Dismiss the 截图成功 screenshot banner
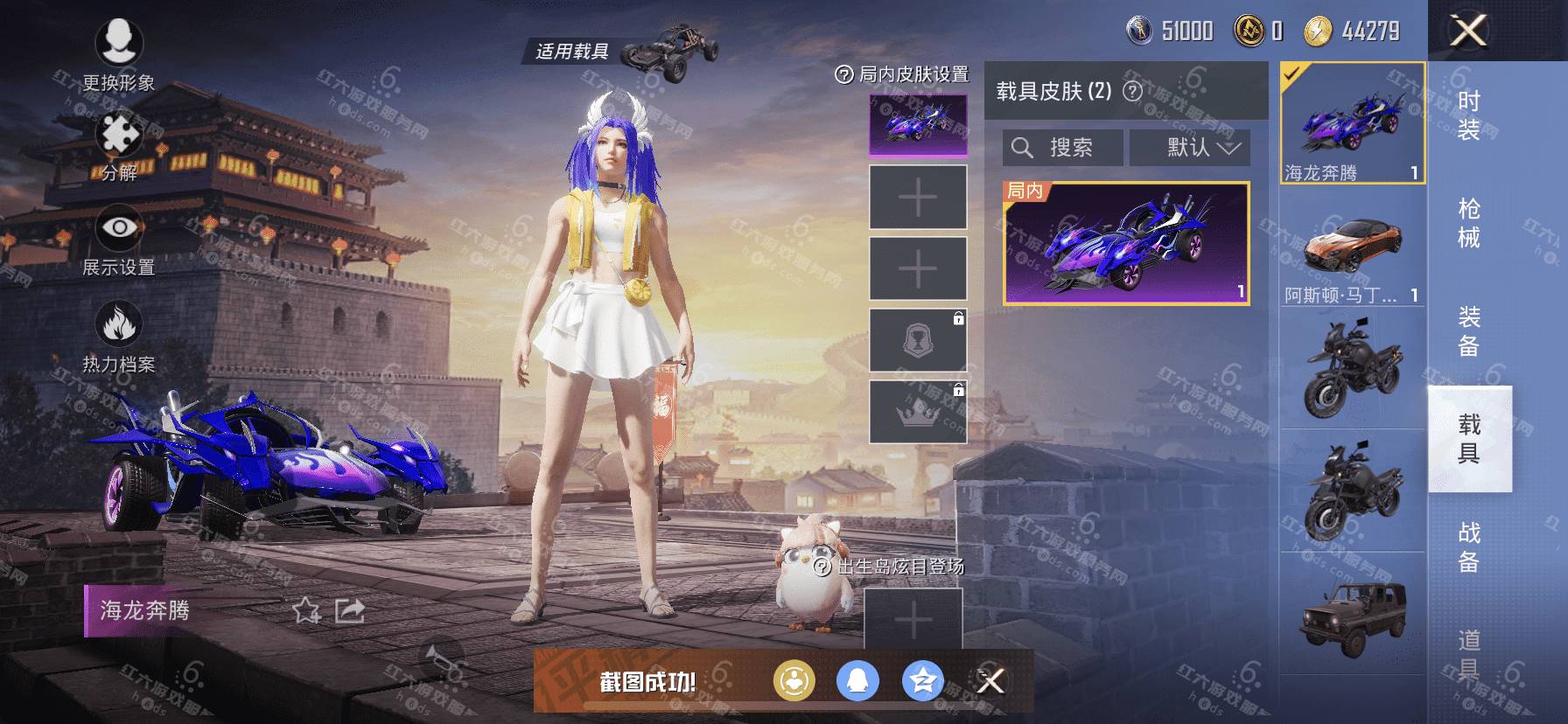 pyautogui.click(x=990, y=680)
